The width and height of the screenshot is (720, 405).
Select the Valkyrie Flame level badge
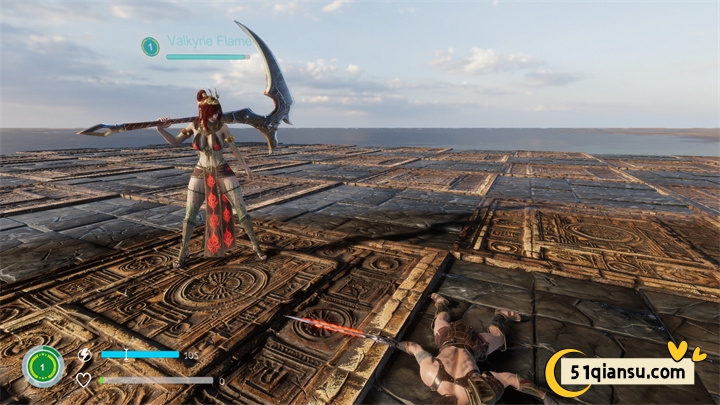point(150,46)
